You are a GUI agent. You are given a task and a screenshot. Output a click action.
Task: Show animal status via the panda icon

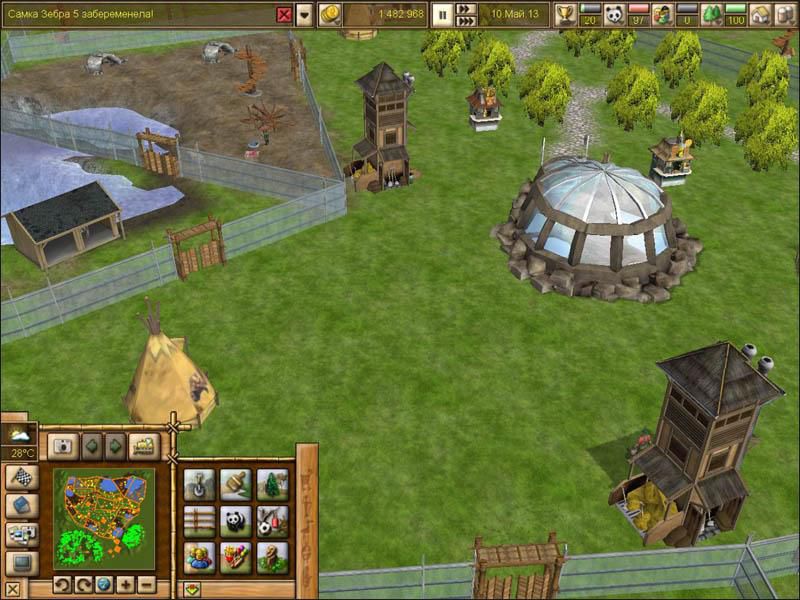614,14
